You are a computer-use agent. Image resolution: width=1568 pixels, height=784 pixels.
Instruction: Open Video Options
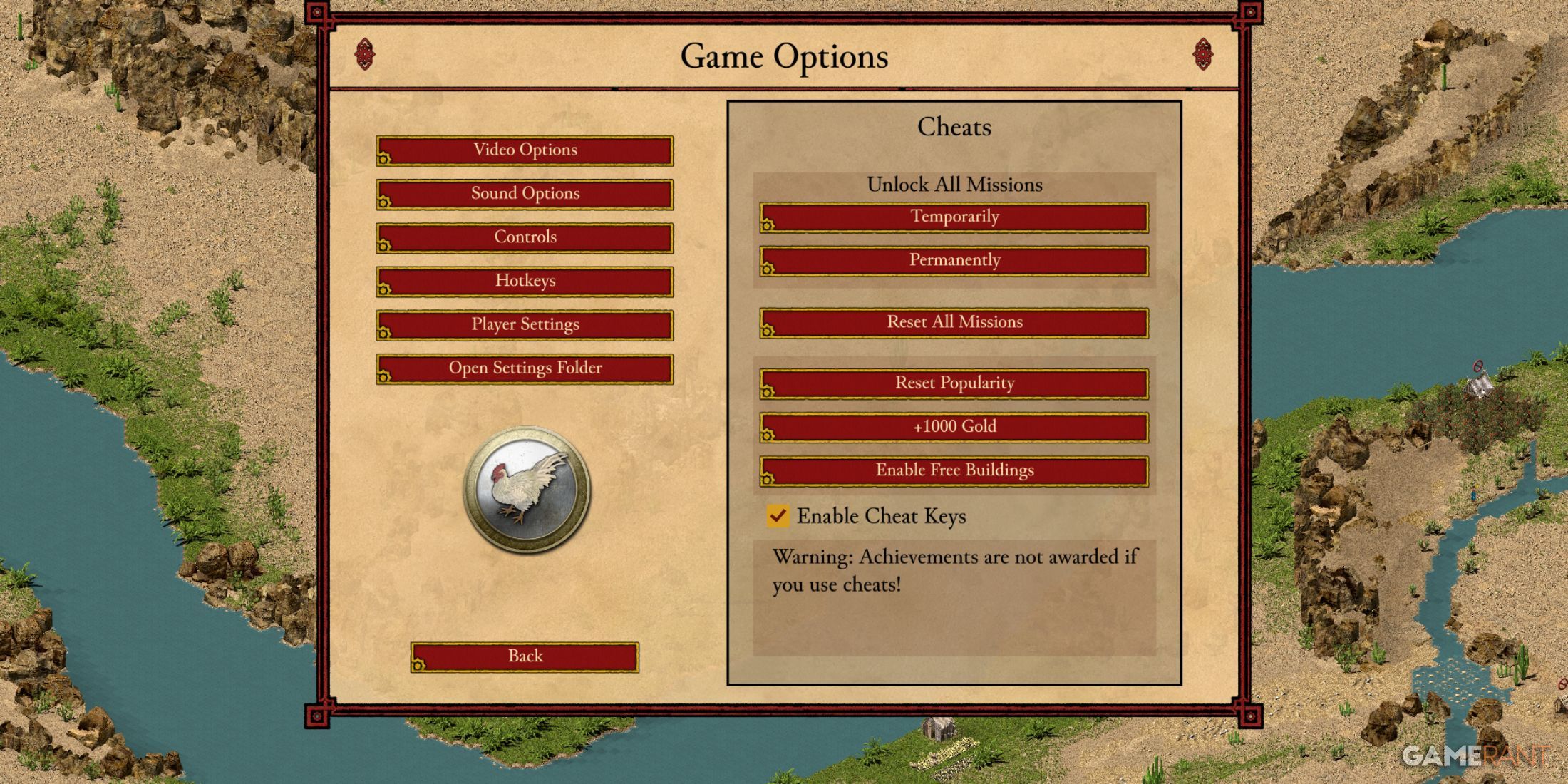[x=525, y=150]
